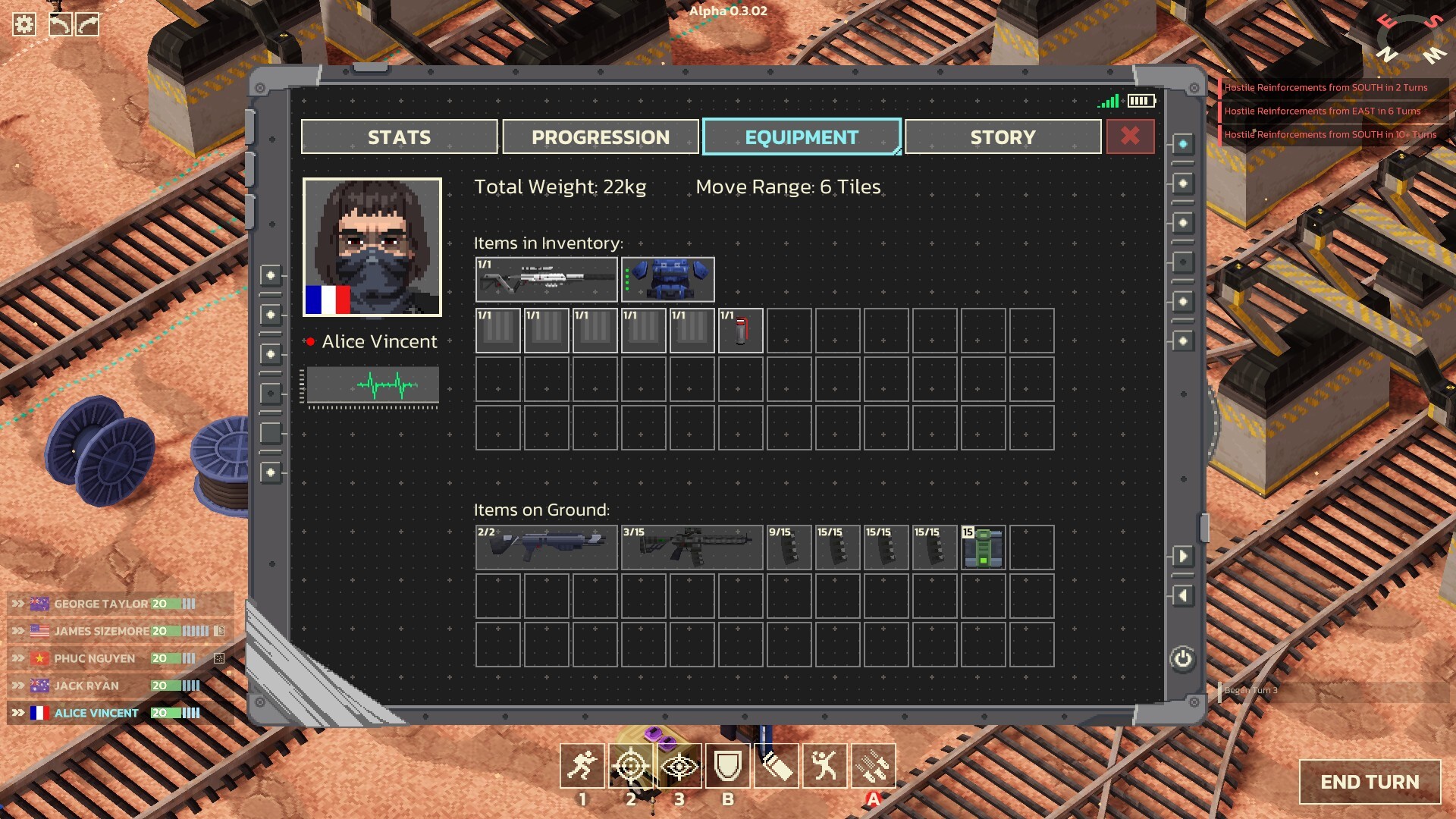
Task: Click the medkit/bandage action icon
Action: 777,766
